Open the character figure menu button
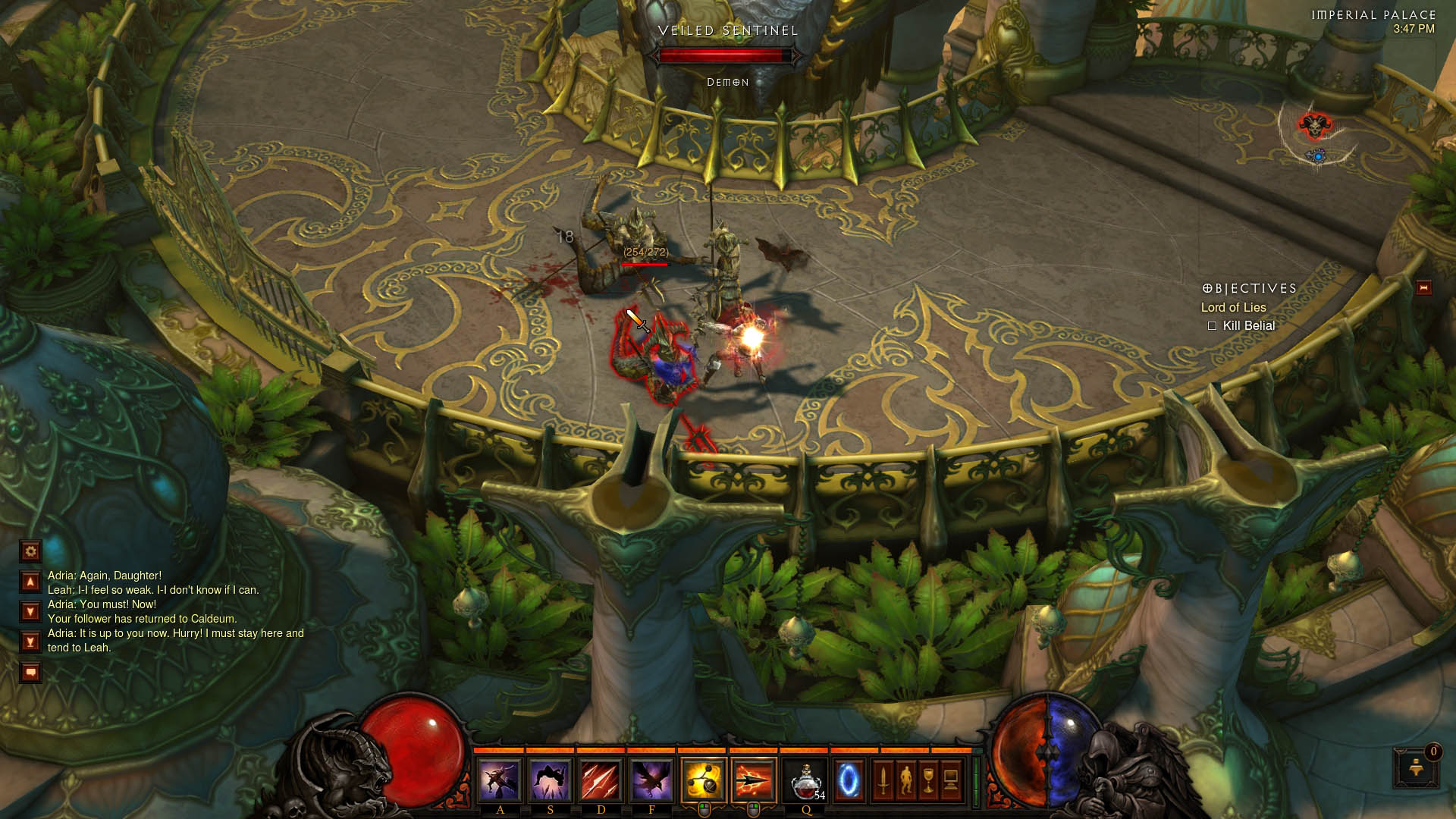This screenshot has width=1456, height=819. [905, 780]
